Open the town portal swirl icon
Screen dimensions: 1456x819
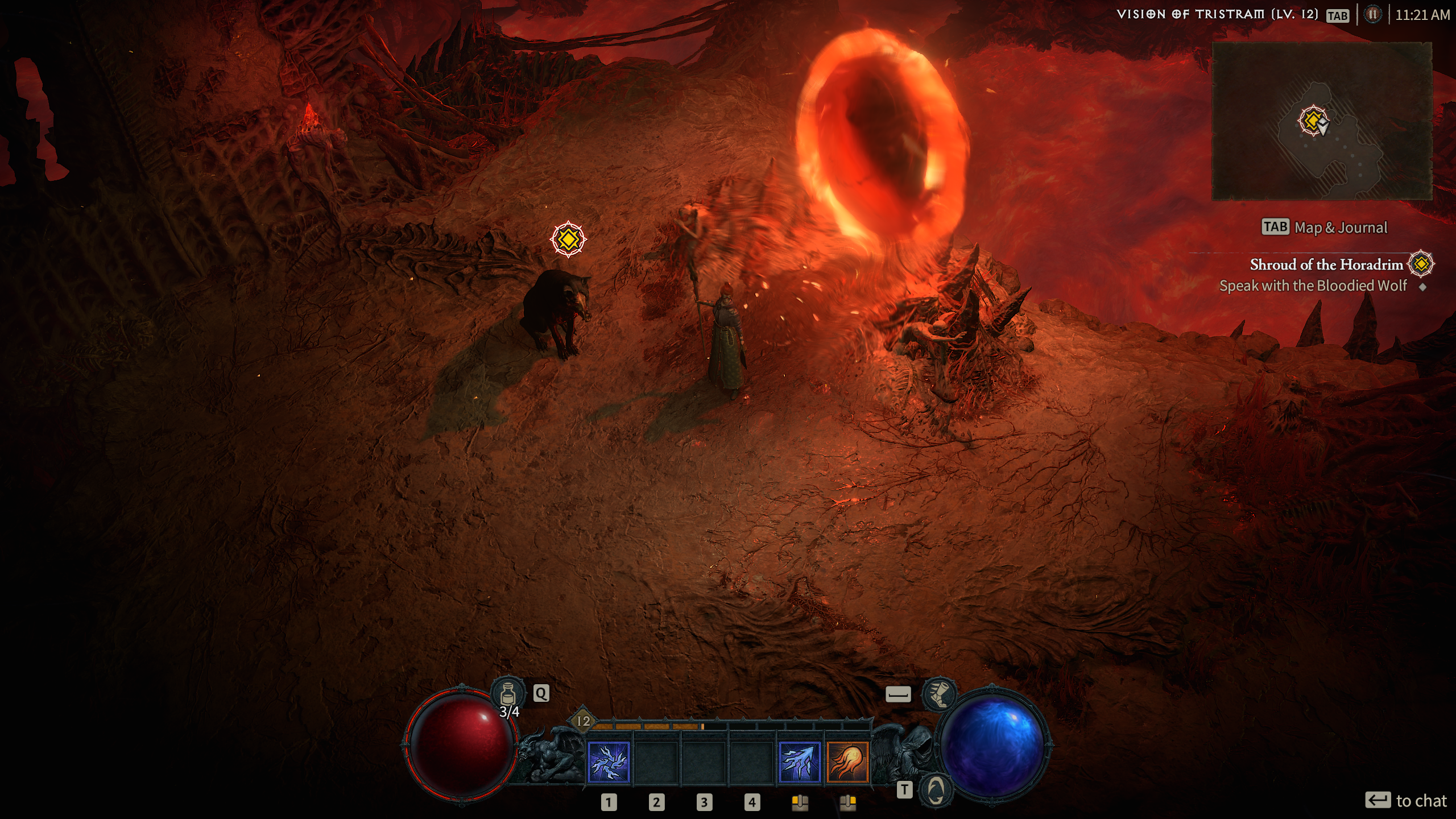pos(936,789)
